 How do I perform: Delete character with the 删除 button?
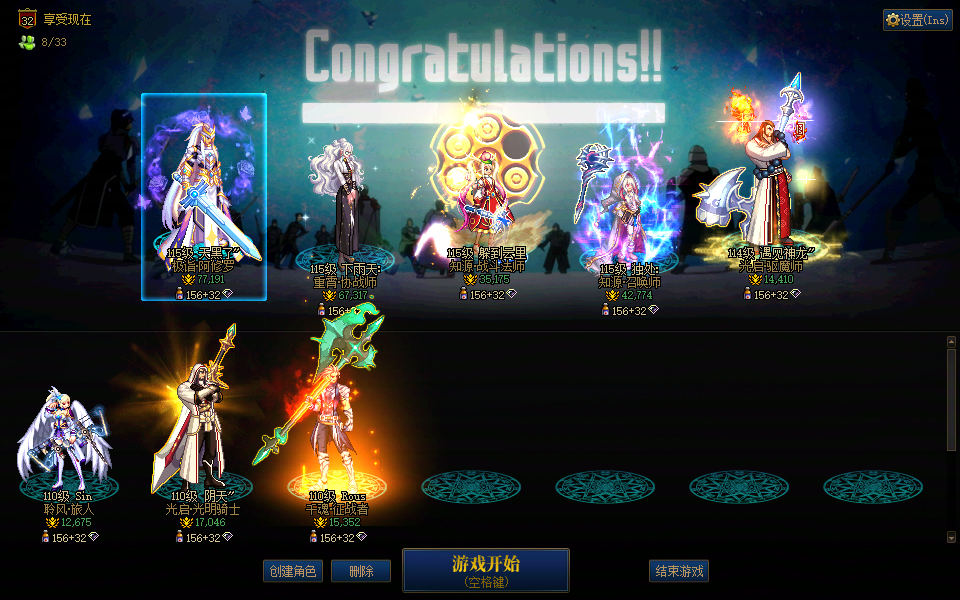coord(361,571)
